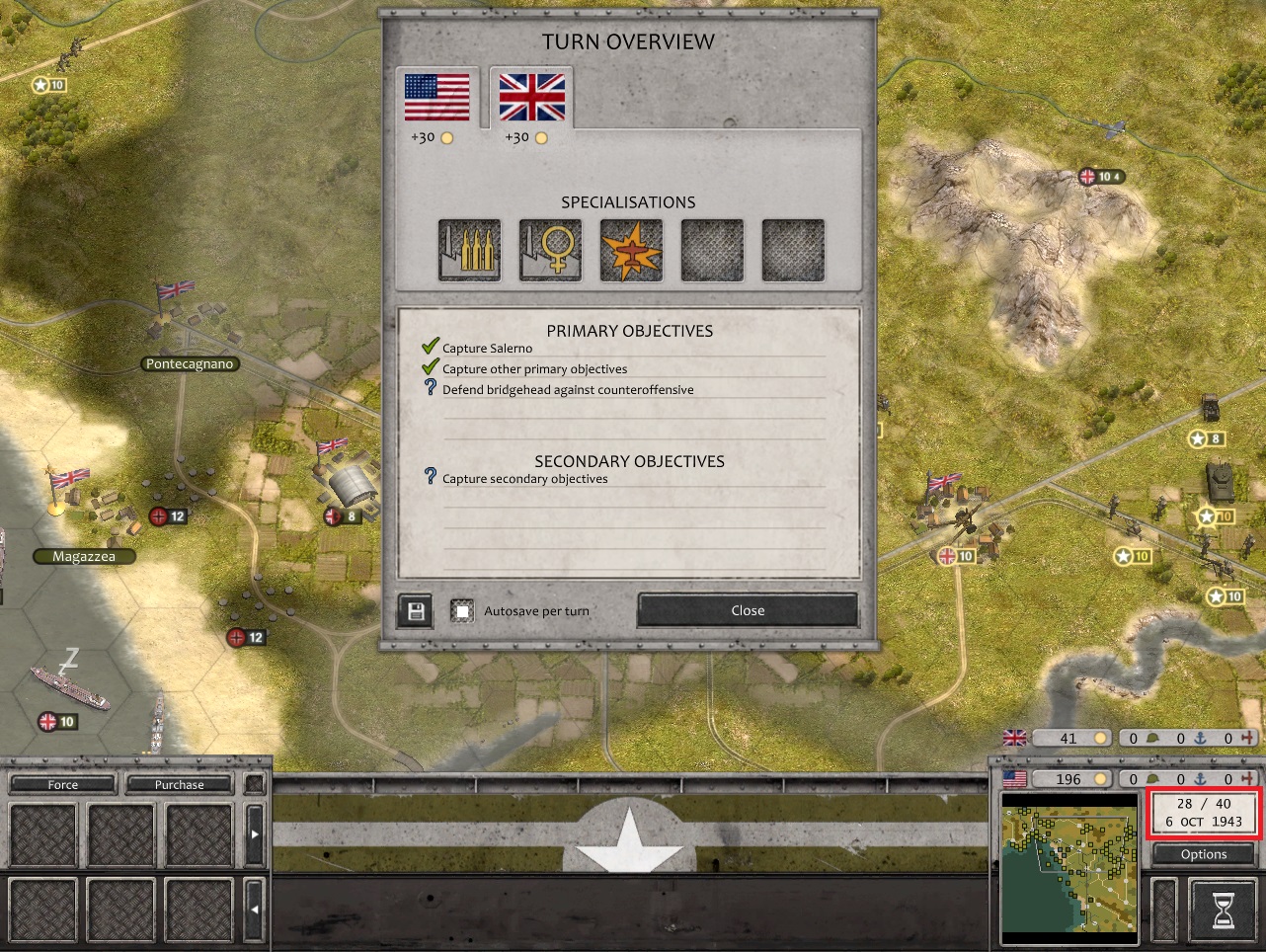Select the British Union Jack flag tab
Viewport: 1266px width, 952px height.
coord(531,99)
